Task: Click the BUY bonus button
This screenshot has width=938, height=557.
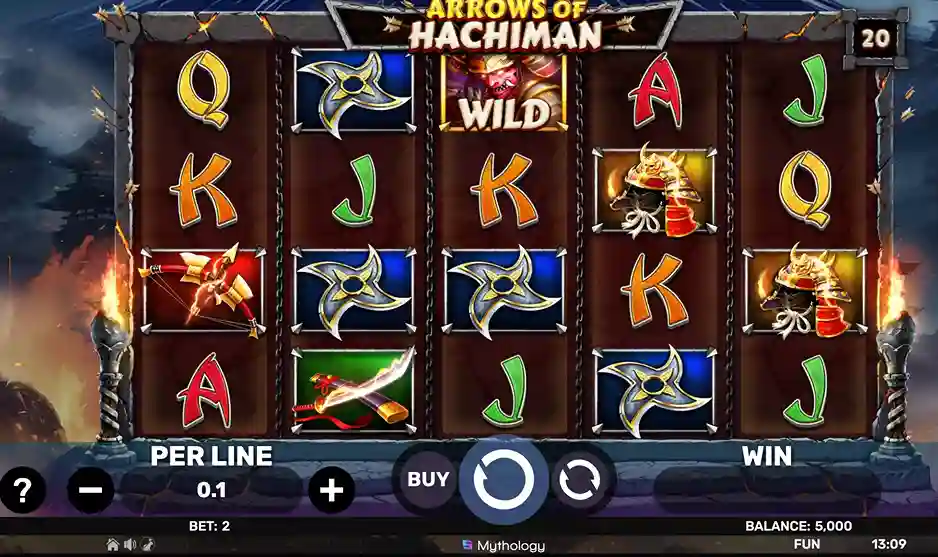Action: [428, 480]
